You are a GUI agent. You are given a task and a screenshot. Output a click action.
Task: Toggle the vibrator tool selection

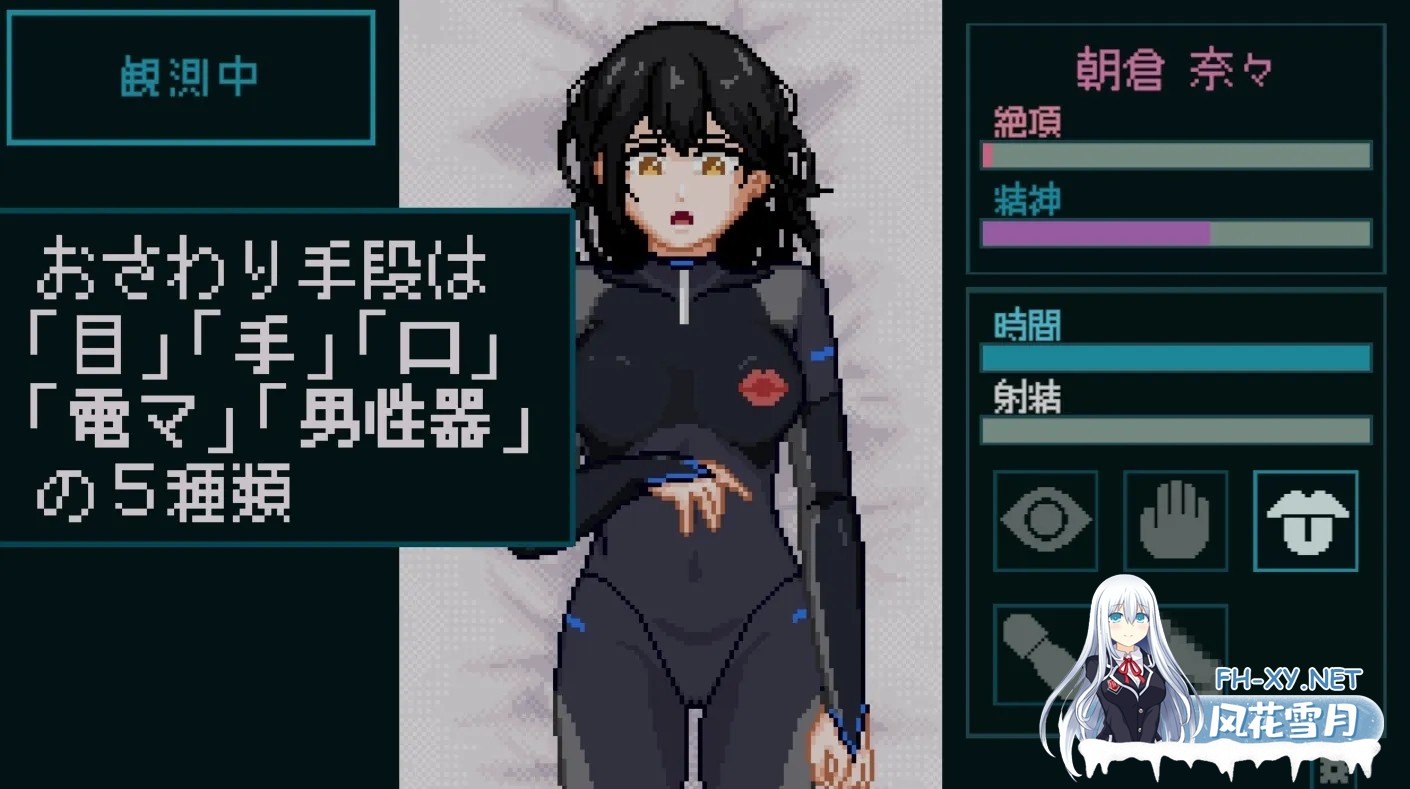pos(1045,652)
